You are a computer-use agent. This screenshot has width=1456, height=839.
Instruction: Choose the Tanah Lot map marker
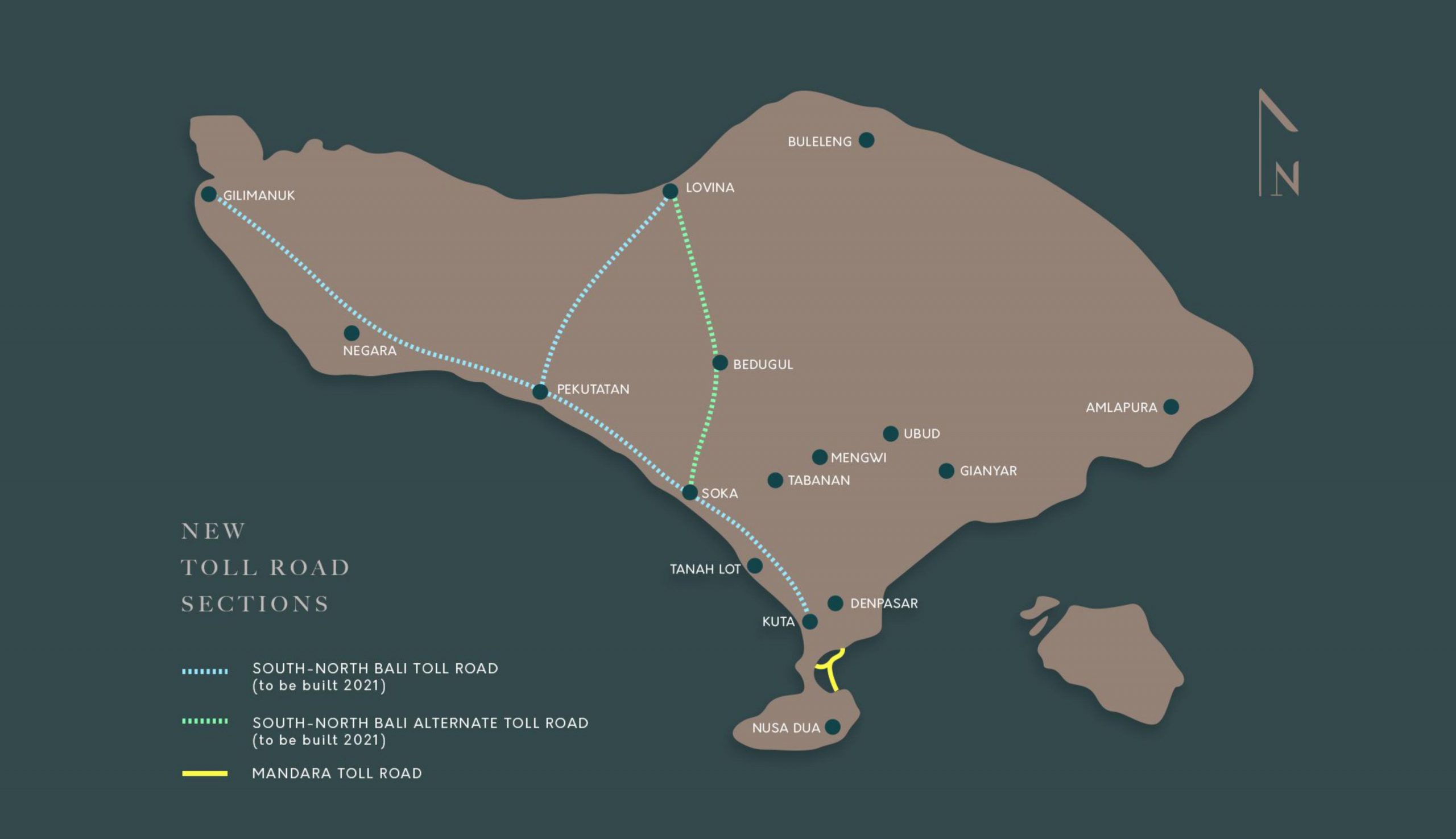pyautogui.click(x=754, y=566)
